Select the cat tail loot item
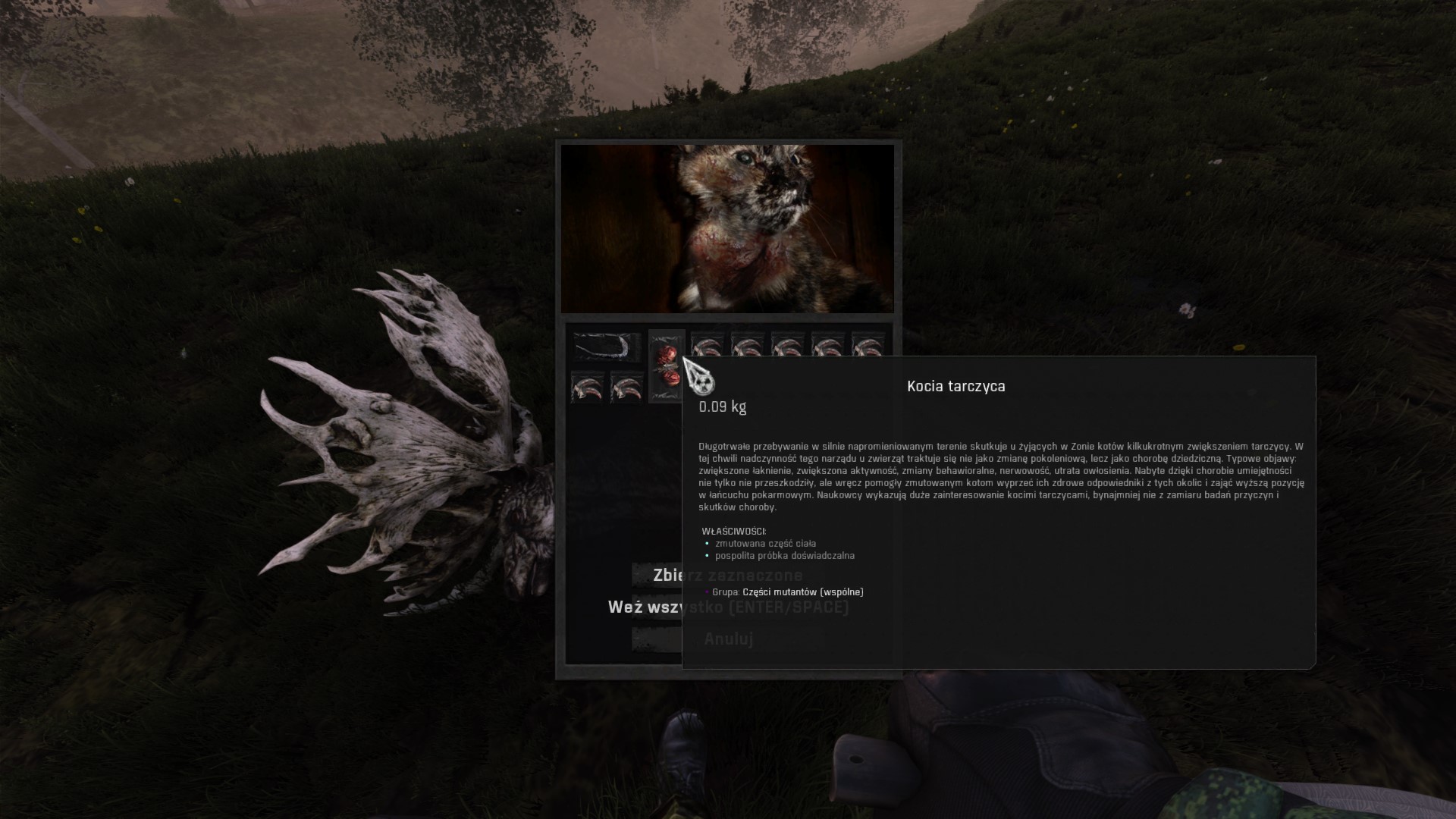The image size is (1456, 819). click(607, 347)
